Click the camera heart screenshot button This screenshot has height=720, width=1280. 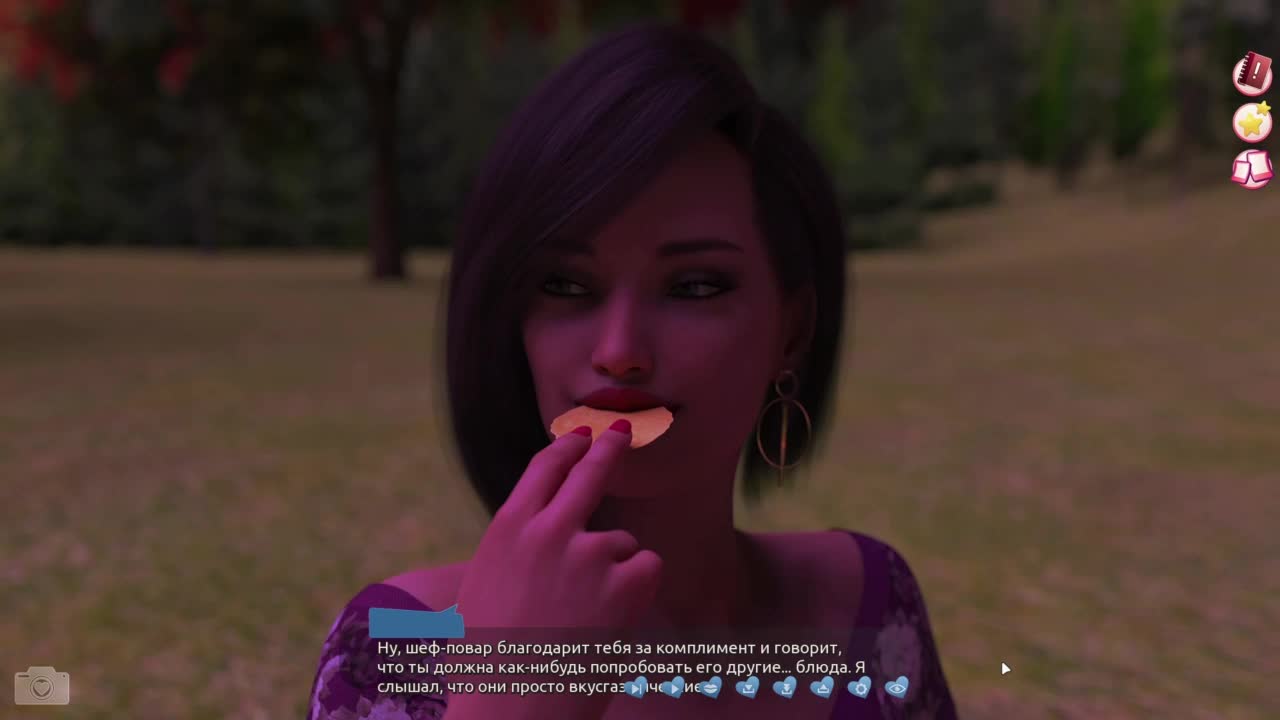point(42,686)
